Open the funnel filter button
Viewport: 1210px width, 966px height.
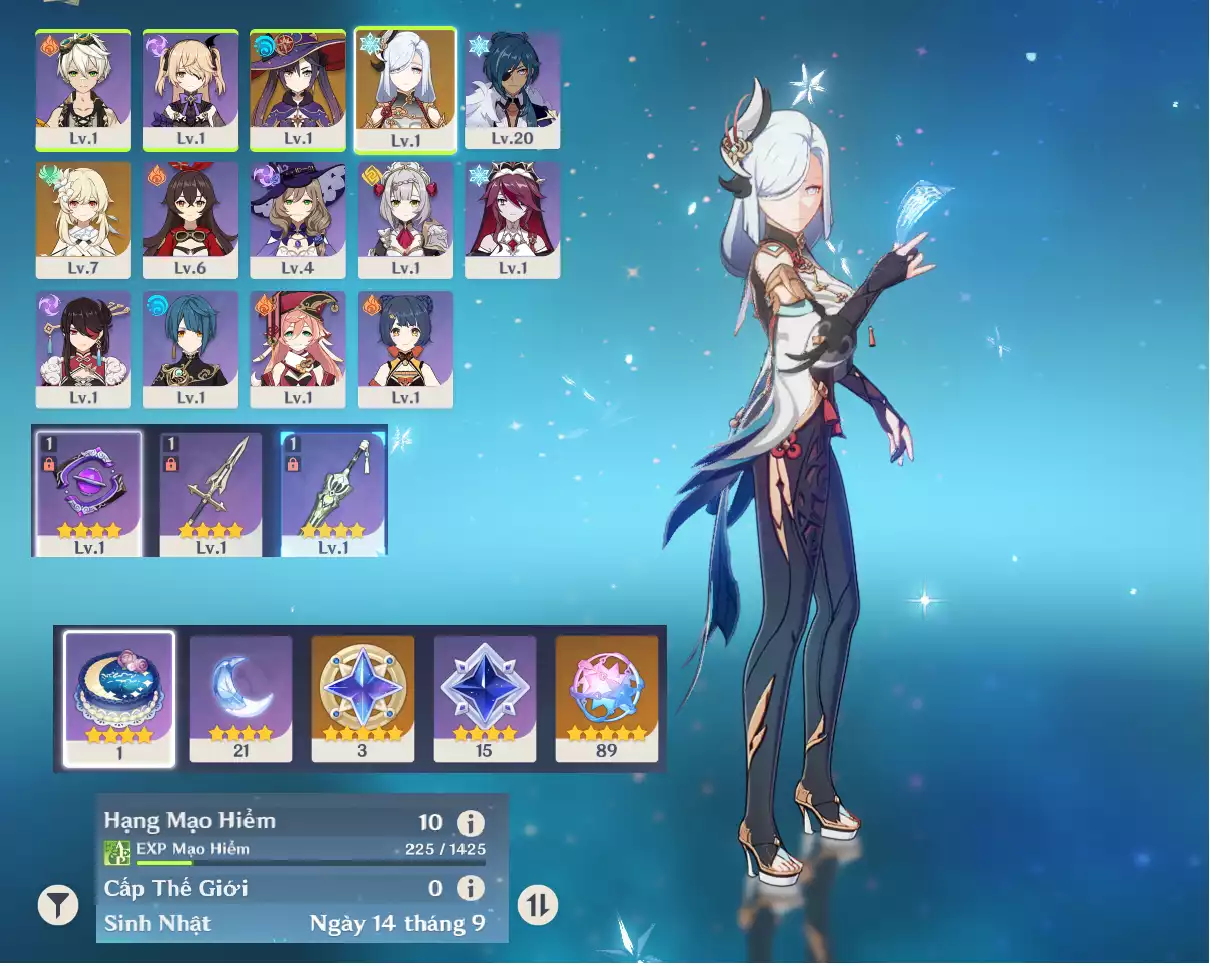click(x=58, y=905)
